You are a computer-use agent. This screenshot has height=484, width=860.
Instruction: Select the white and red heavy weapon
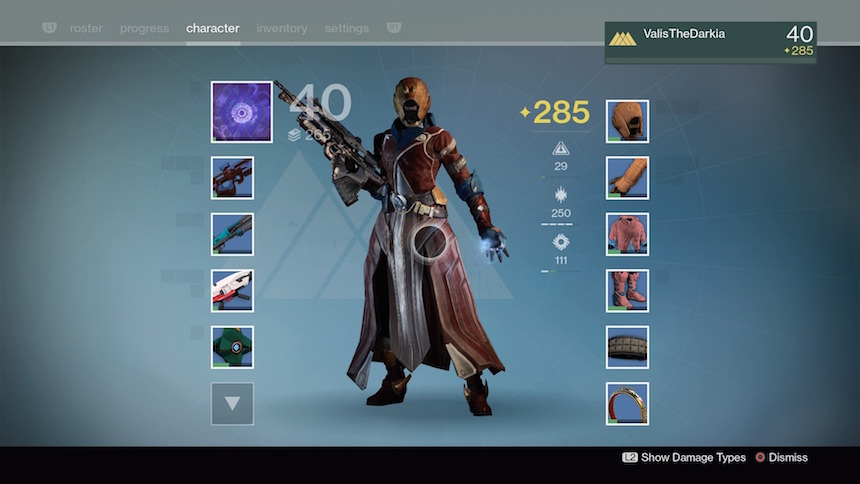coord(232,290)
